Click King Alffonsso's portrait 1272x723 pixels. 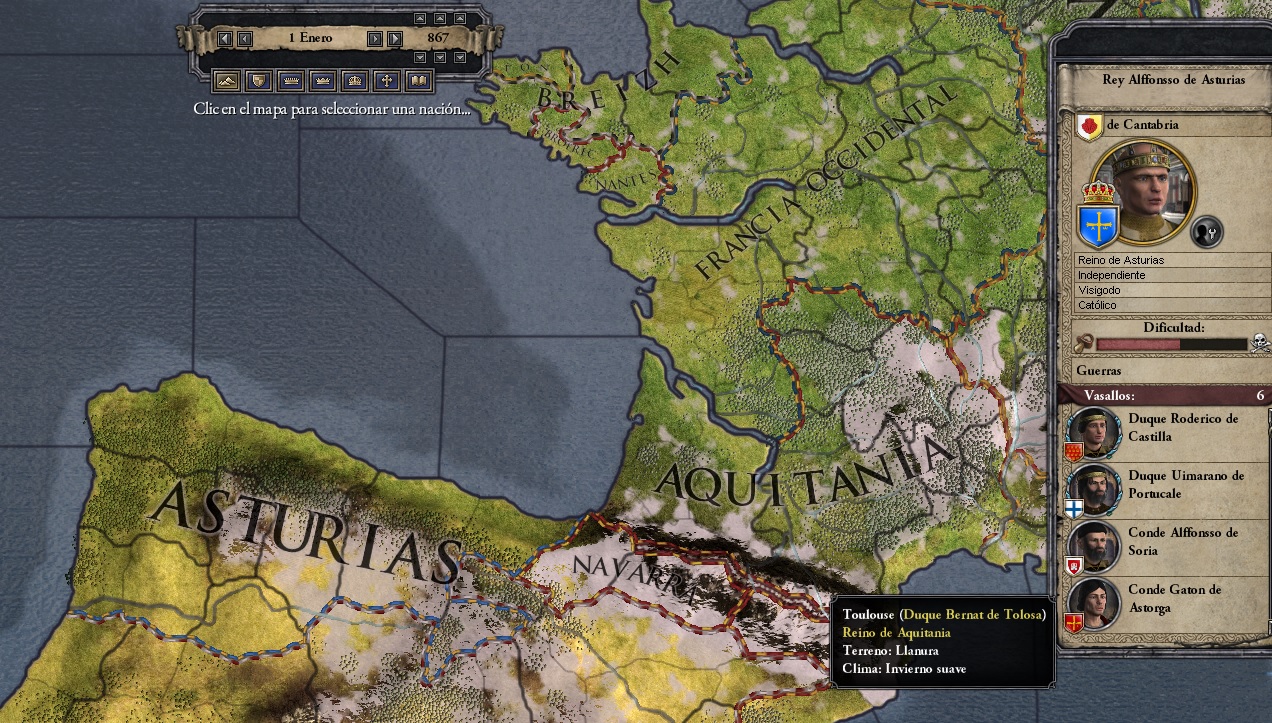coord(1143,191)
